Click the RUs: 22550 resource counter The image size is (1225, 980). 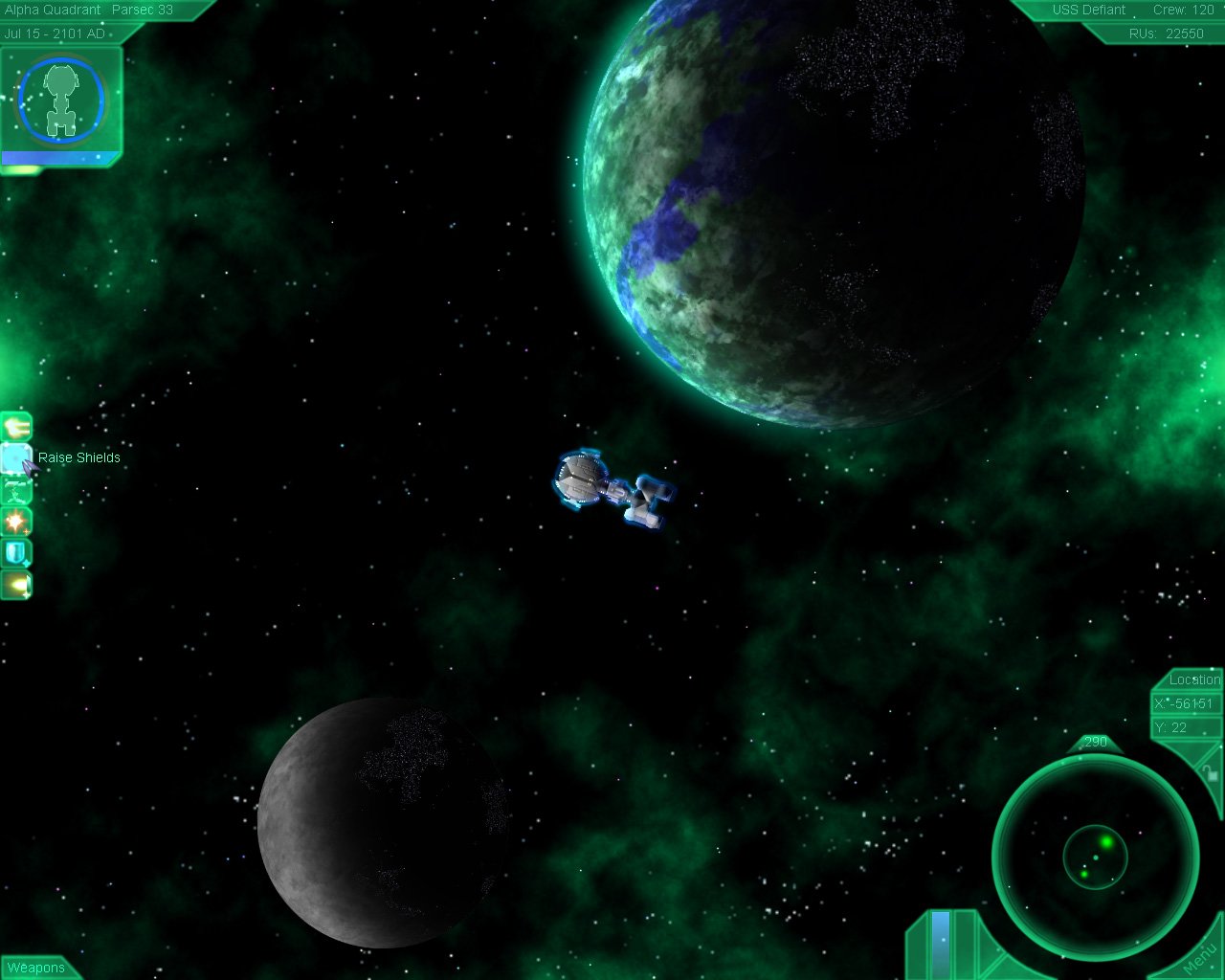[x=1168, y=32]
